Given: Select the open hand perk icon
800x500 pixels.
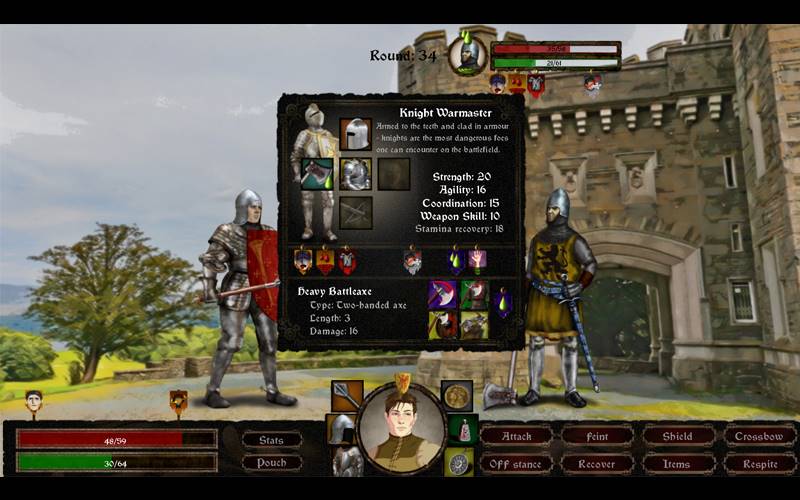Looking at the screenshot, I should click(x=477, y=260).
